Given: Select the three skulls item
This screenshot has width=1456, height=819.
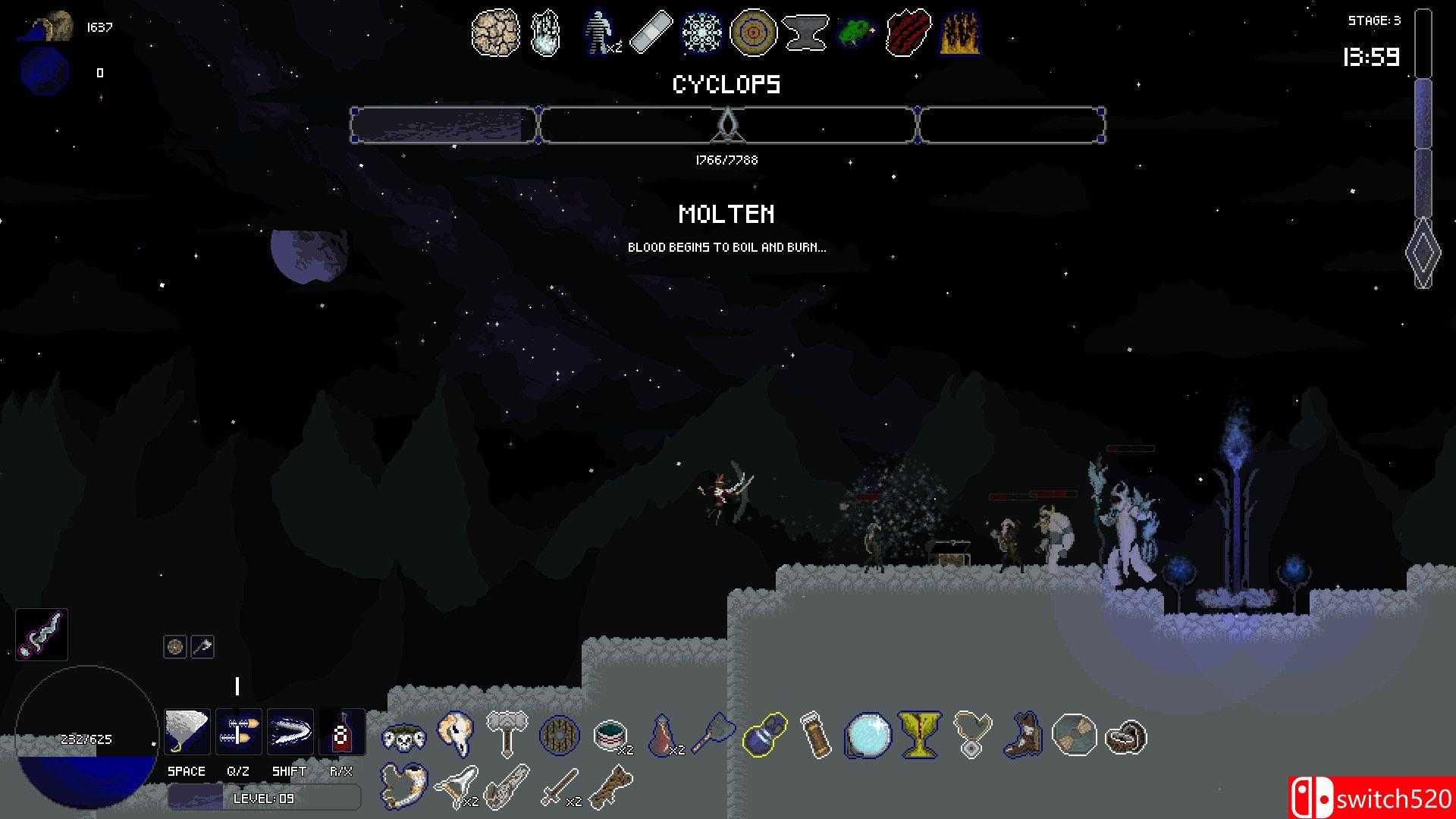Looking at the screenshot, I should tap(403, 737).
